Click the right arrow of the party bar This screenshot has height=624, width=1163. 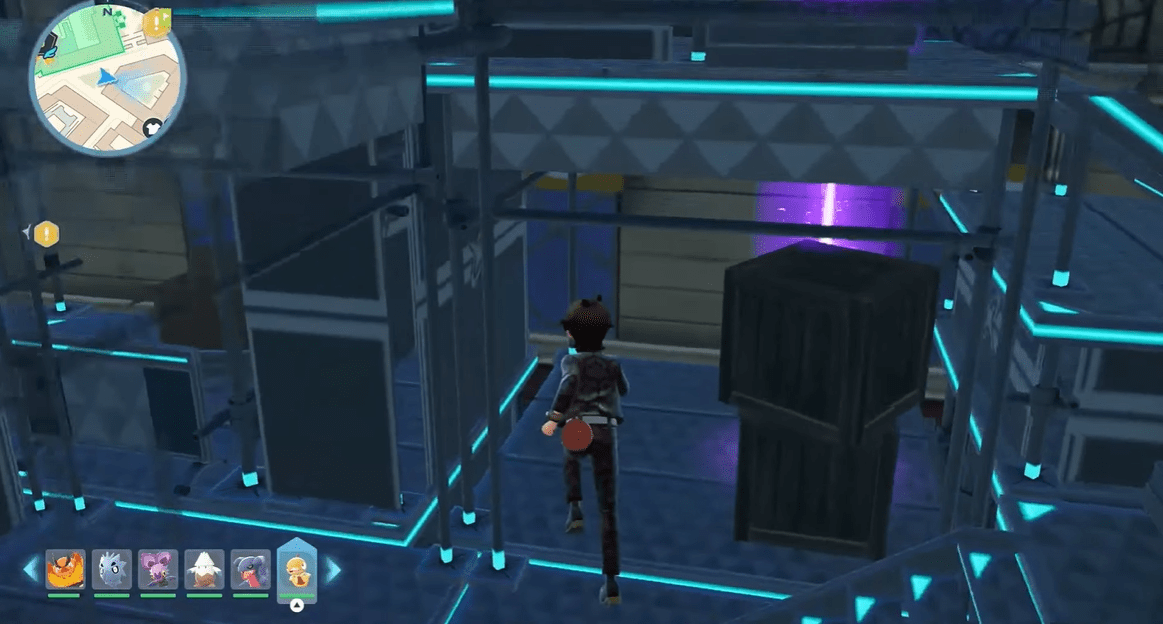(x=332, y=570)
